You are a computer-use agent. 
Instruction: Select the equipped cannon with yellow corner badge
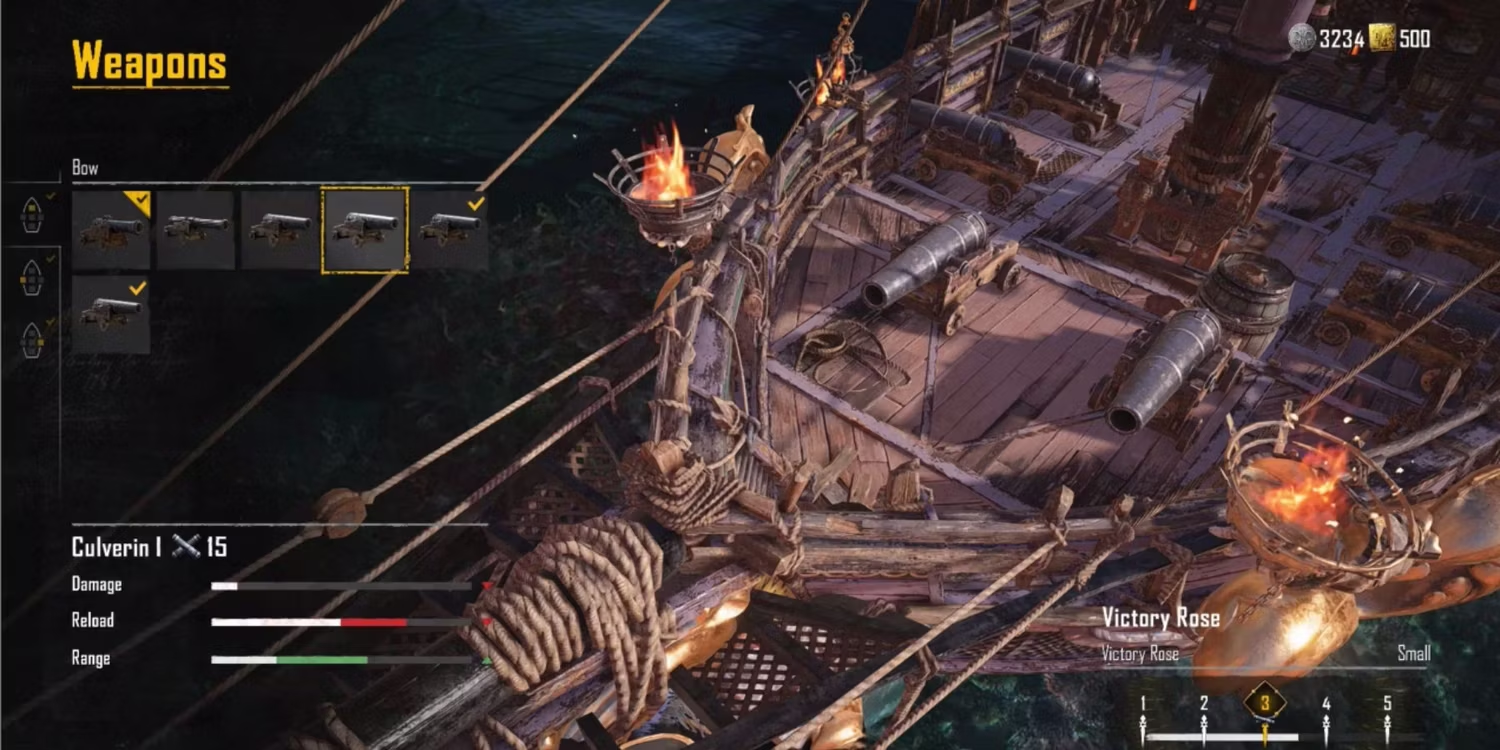click(x=111, y=230)
